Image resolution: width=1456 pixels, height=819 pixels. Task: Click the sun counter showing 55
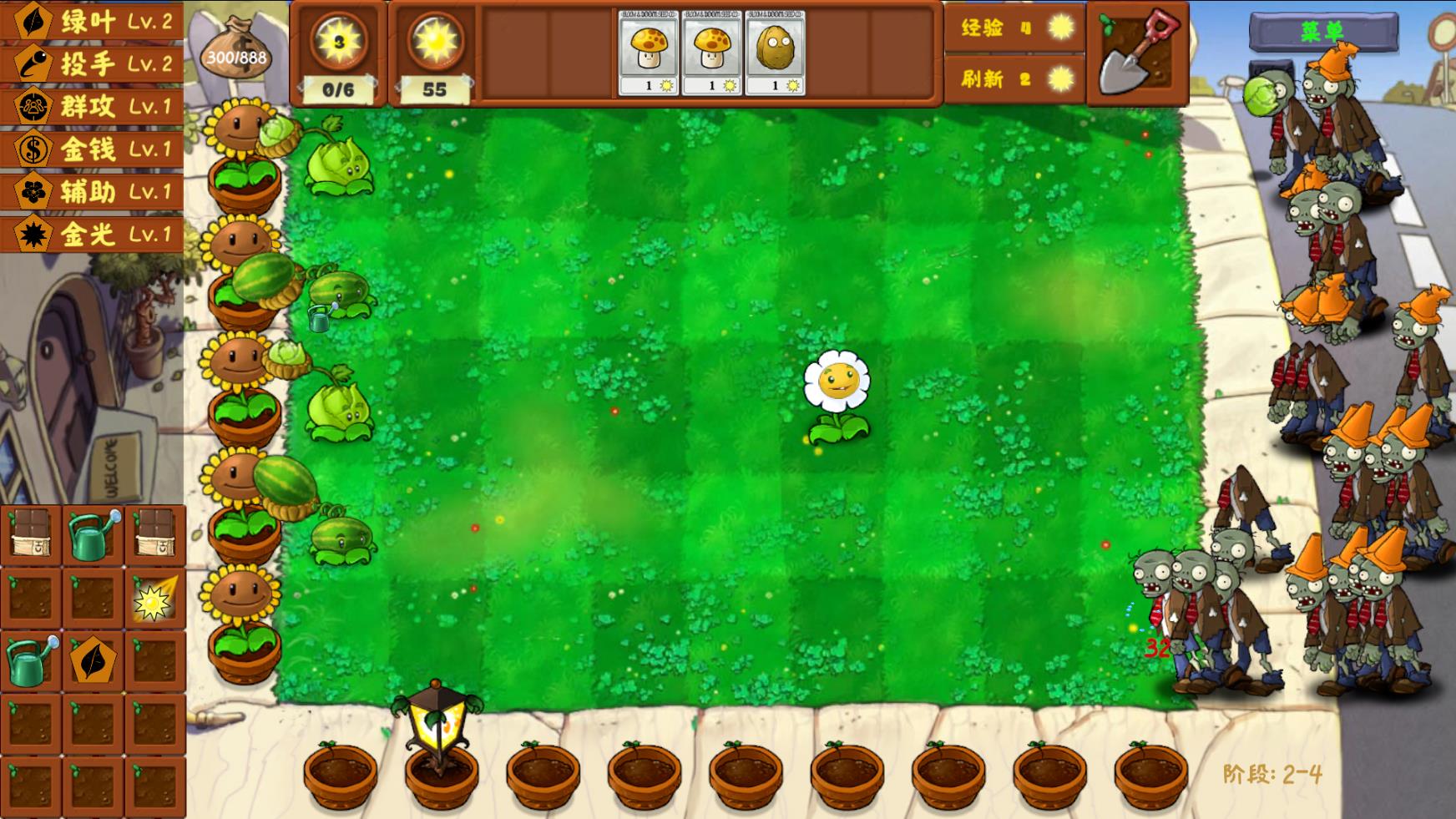click(438, 50)
